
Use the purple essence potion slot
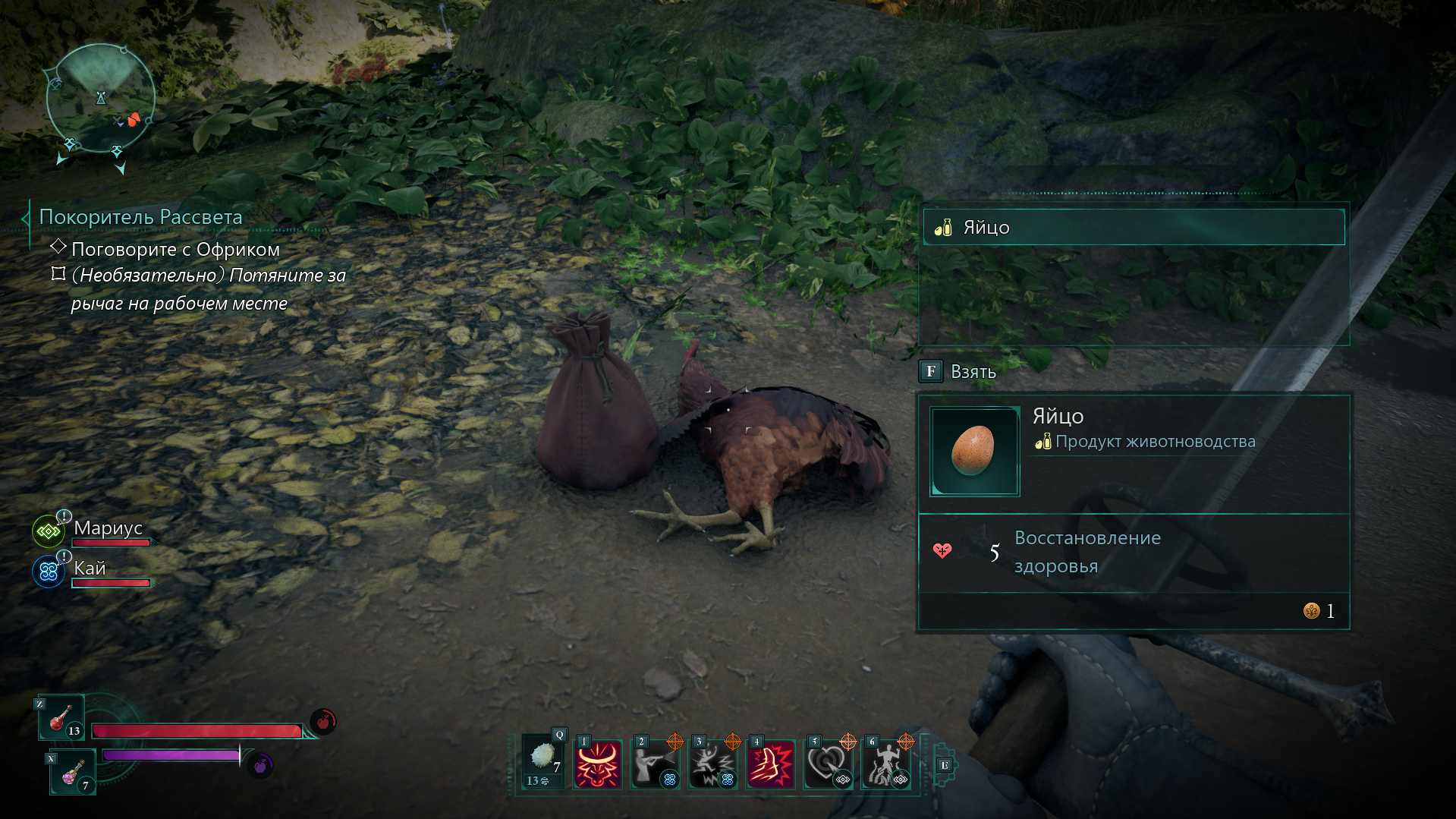pyautogui.click(x=73, y=772)
